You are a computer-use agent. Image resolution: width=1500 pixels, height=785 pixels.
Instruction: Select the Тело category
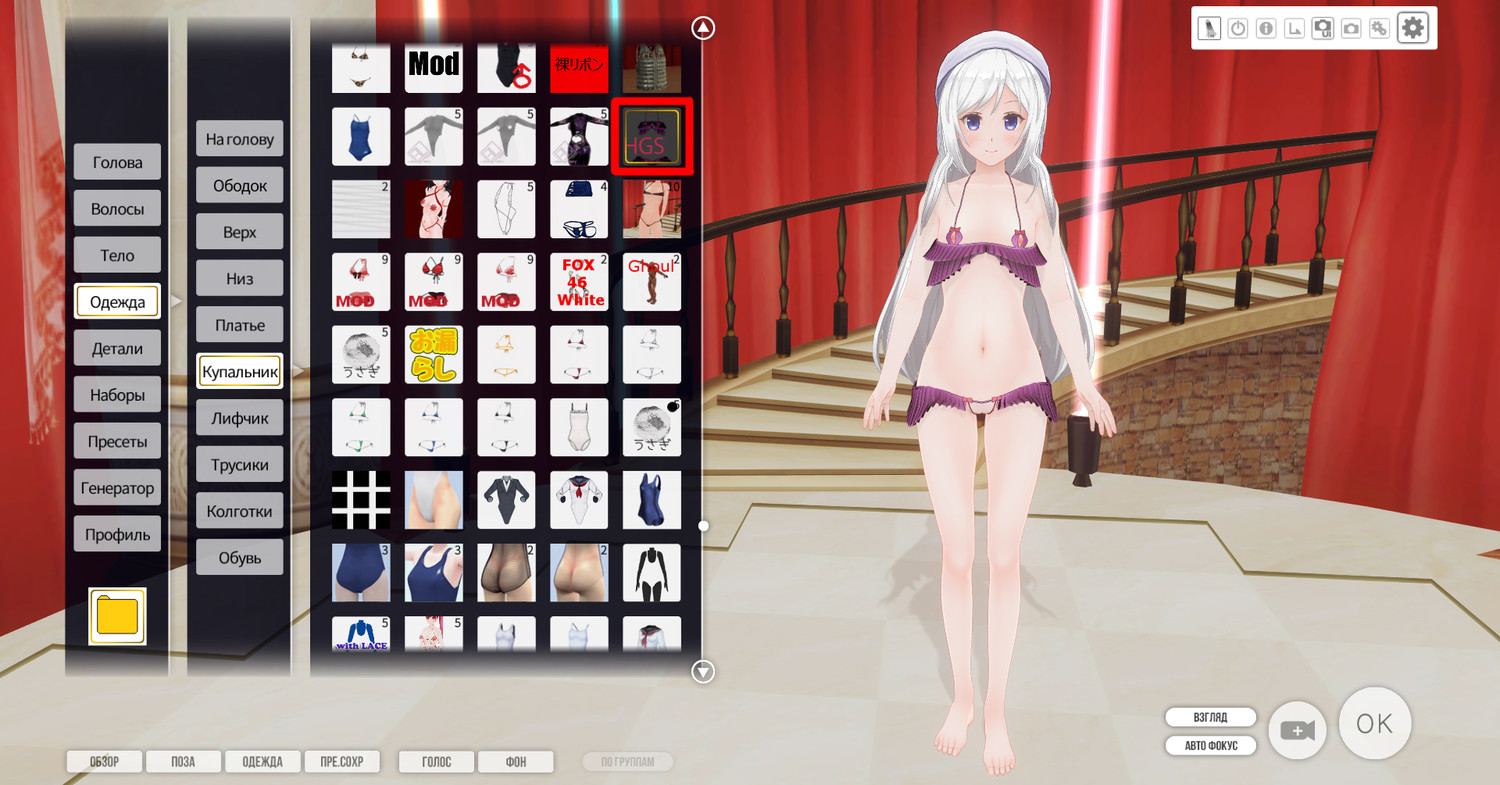(117, 255)
